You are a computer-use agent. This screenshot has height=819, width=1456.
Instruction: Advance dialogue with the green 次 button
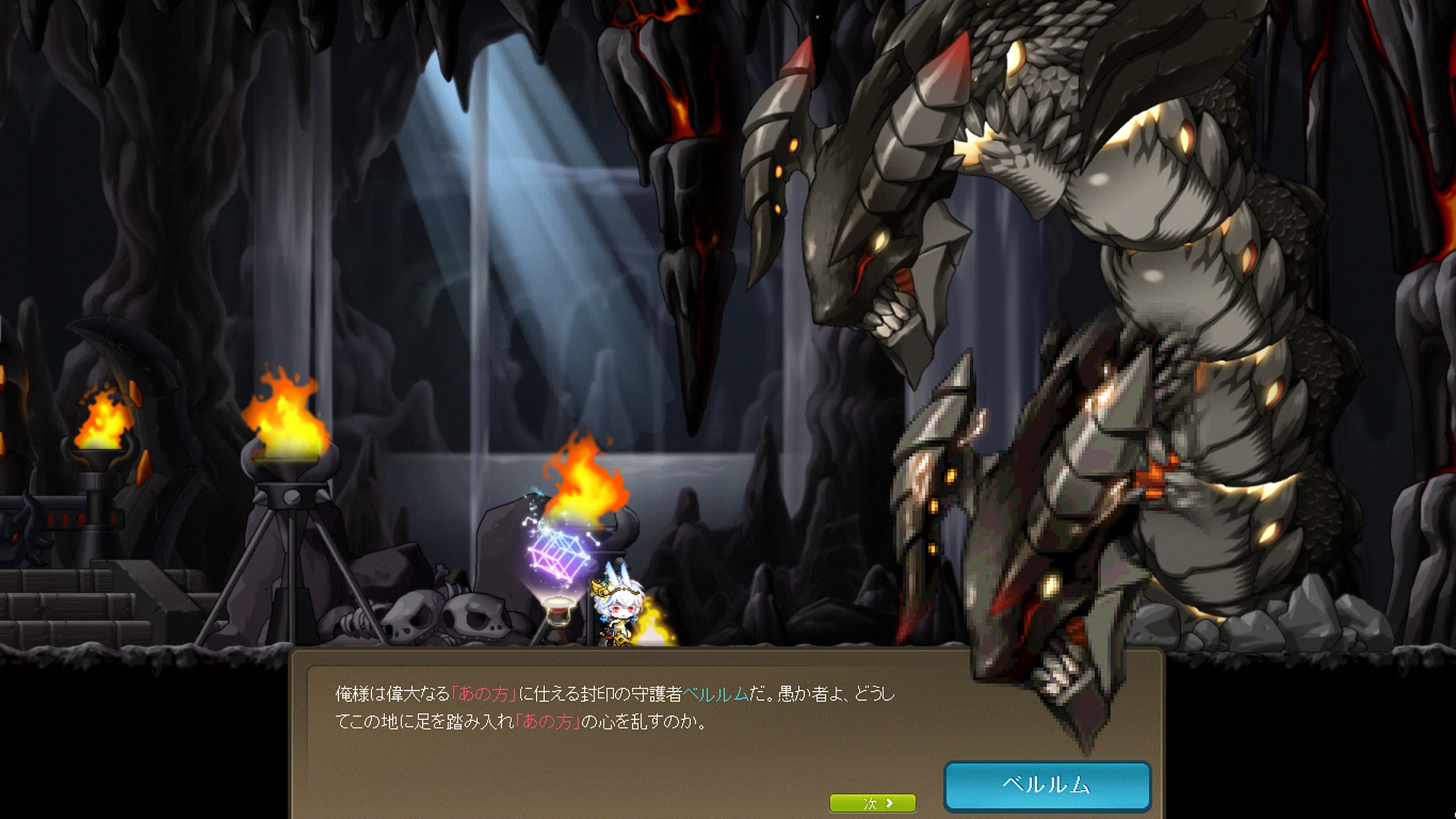873,803
